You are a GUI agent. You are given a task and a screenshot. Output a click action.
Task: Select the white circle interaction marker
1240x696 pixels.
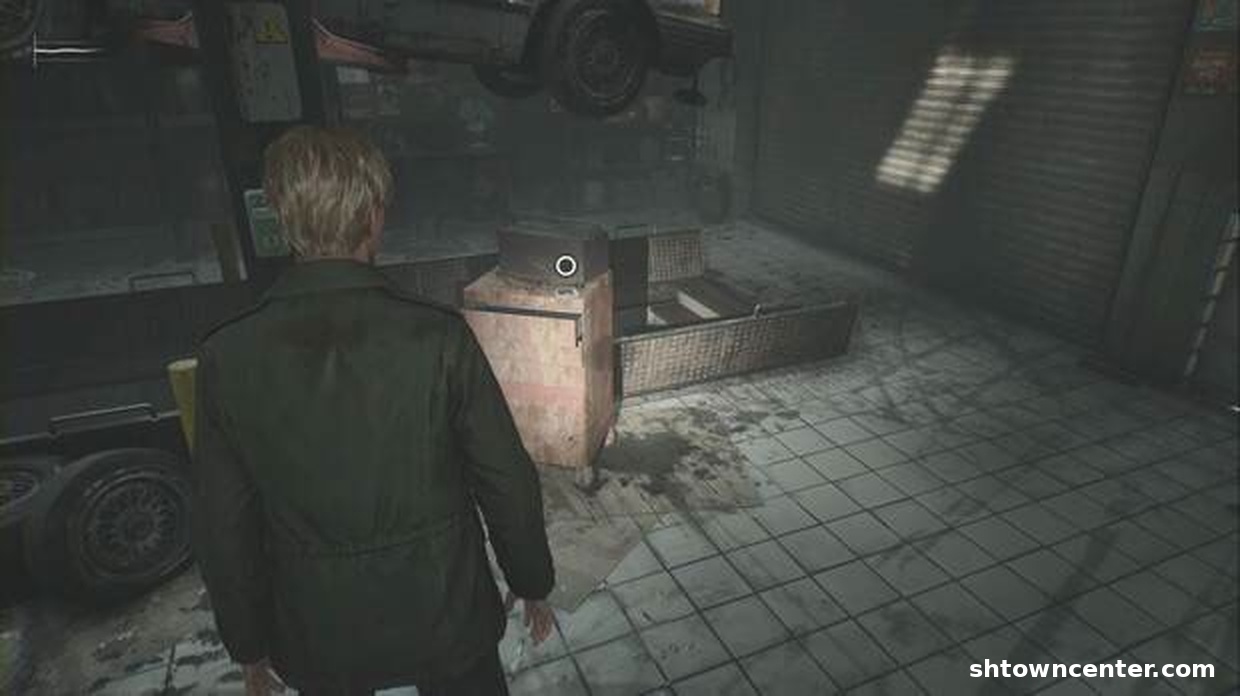566,265
